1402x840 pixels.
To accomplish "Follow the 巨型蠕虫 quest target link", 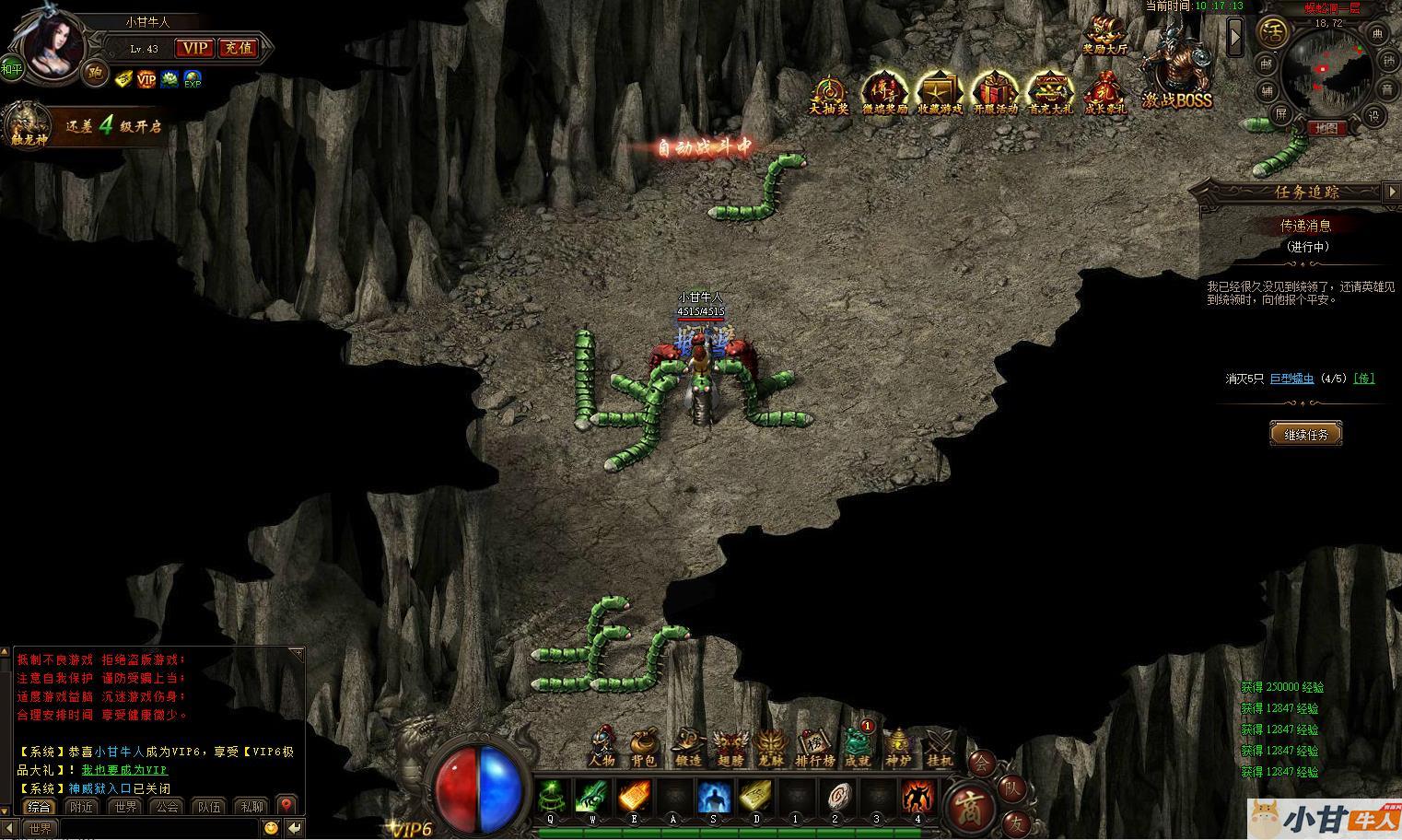I will point(1291,379).
